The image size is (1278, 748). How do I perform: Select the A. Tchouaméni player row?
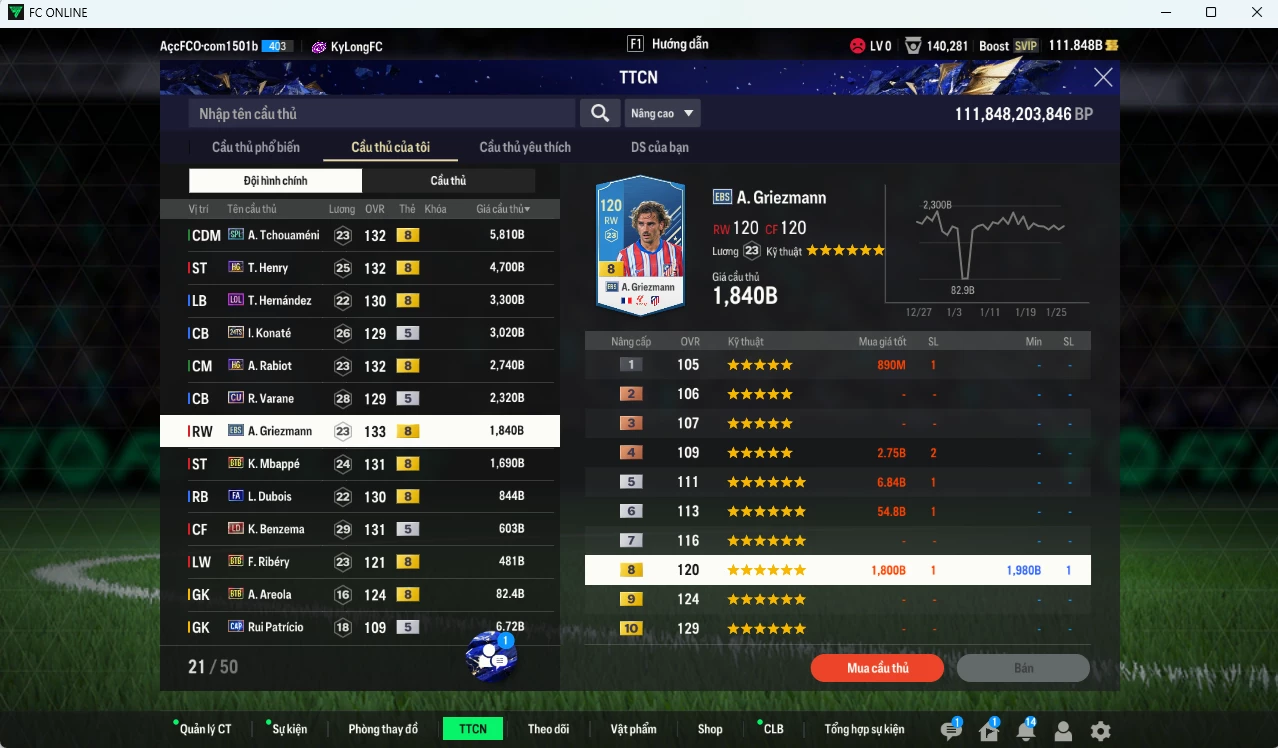pos(358,235)
